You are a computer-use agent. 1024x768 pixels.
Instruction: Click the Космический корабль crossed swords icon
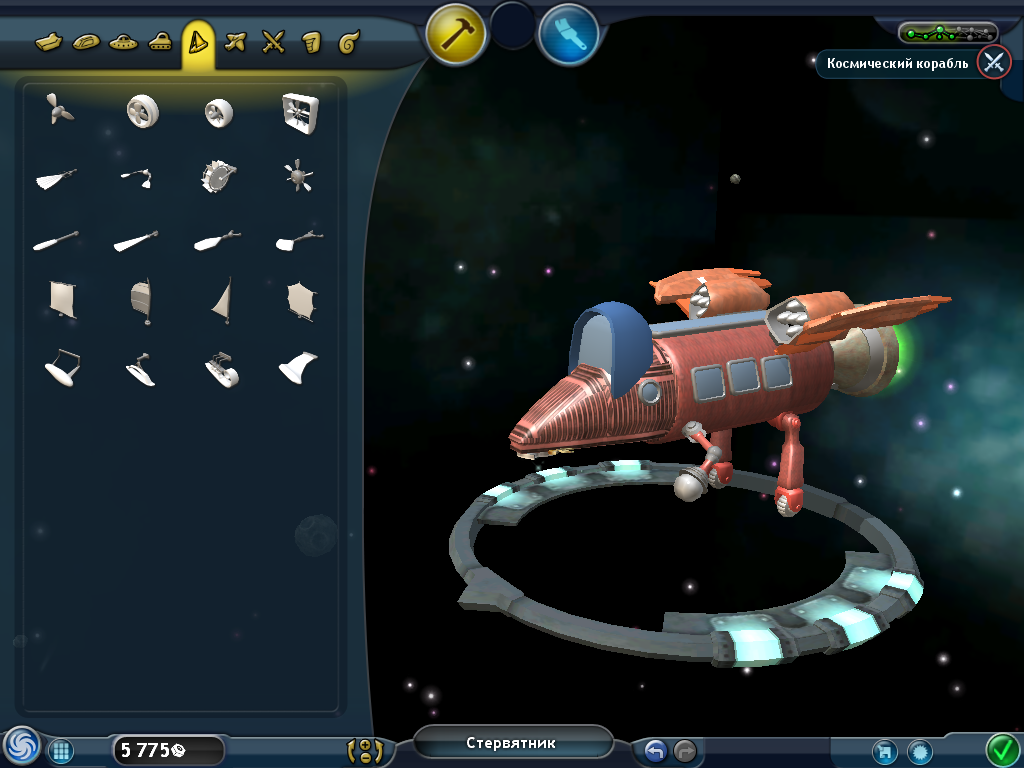(x=993, y=63)
